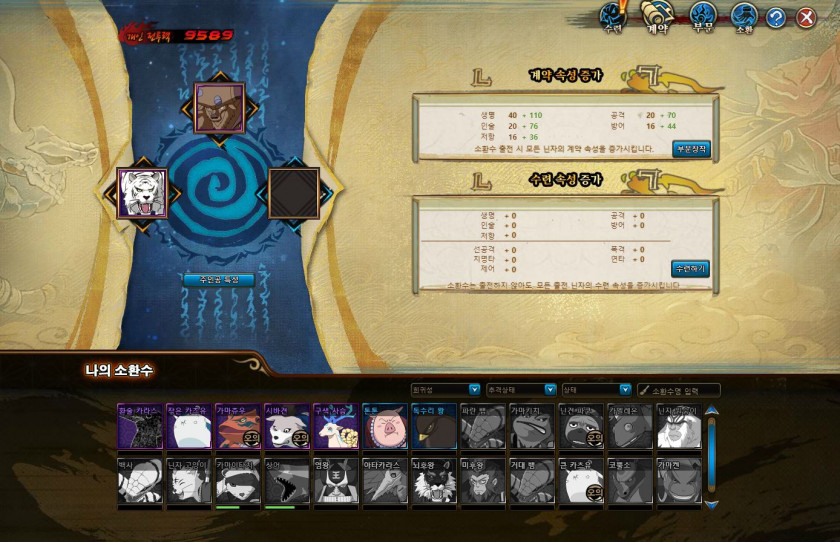
Task: Type in the 소환수명 입력 search field
Action: [684, 389]
